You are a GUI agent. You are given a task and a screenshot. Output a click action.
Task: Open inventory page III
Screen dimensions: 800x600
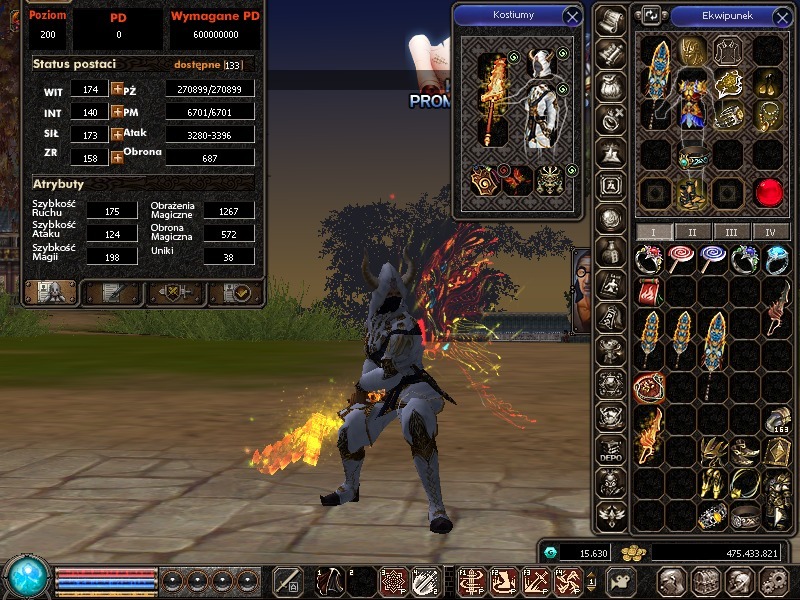[732, 232]
